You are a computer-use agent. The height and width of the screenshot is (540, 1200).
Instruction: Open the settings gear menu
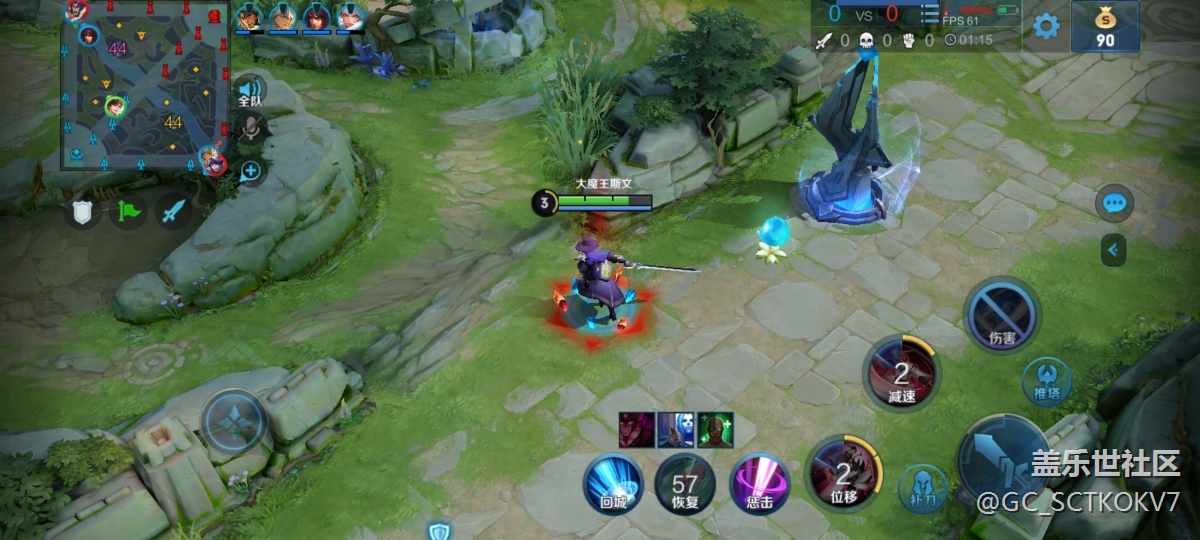[1046, 26]
